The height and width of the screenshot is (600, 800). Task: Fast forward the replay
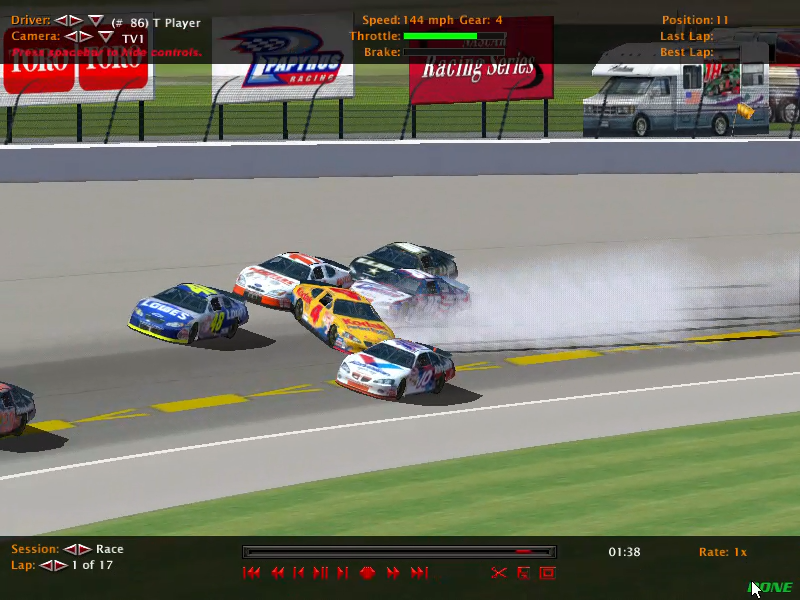[393, 573]
